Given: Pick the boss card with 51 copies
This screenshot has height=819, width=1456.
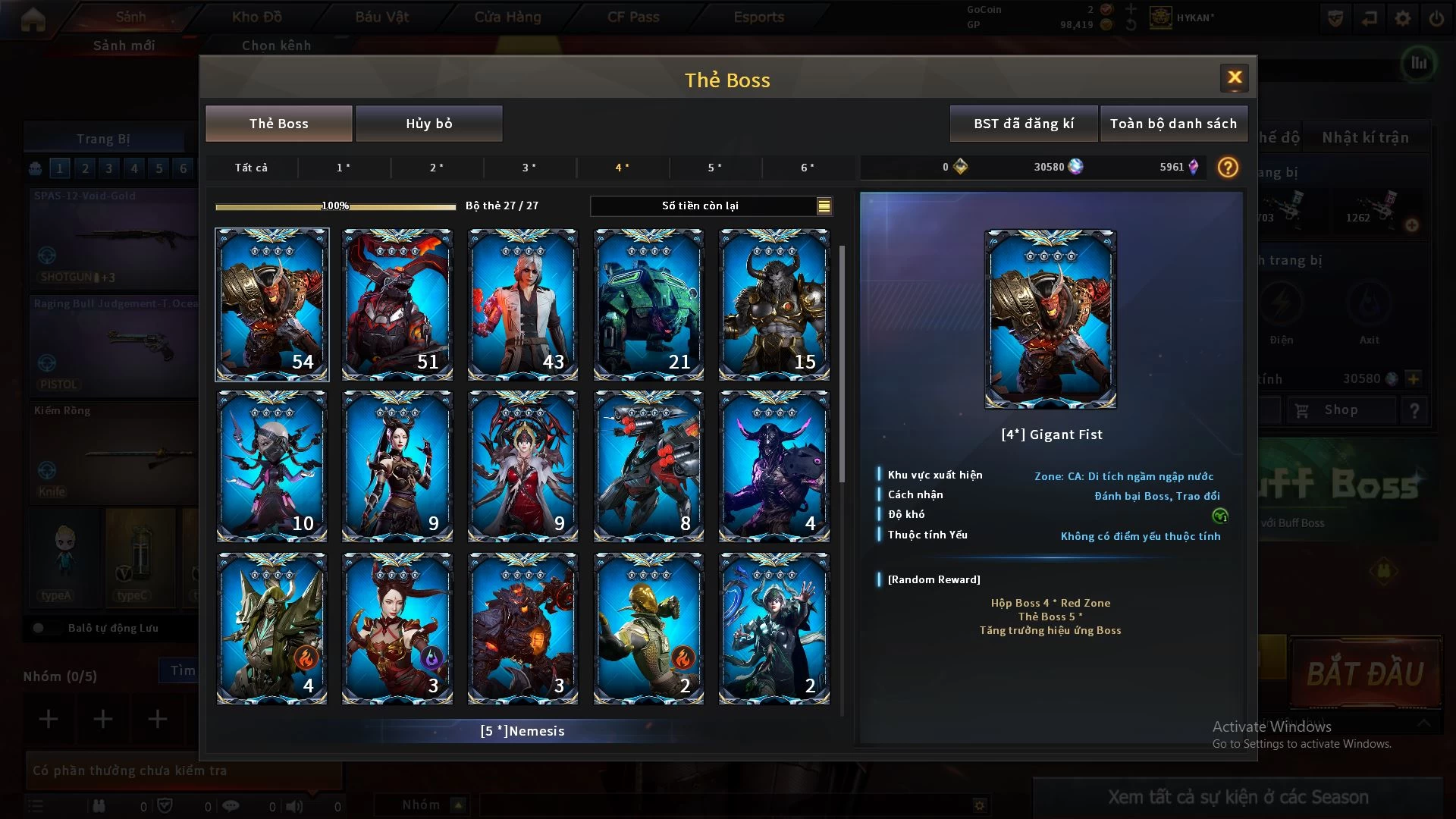Looking at the screenshot, I should click(397, 304).
